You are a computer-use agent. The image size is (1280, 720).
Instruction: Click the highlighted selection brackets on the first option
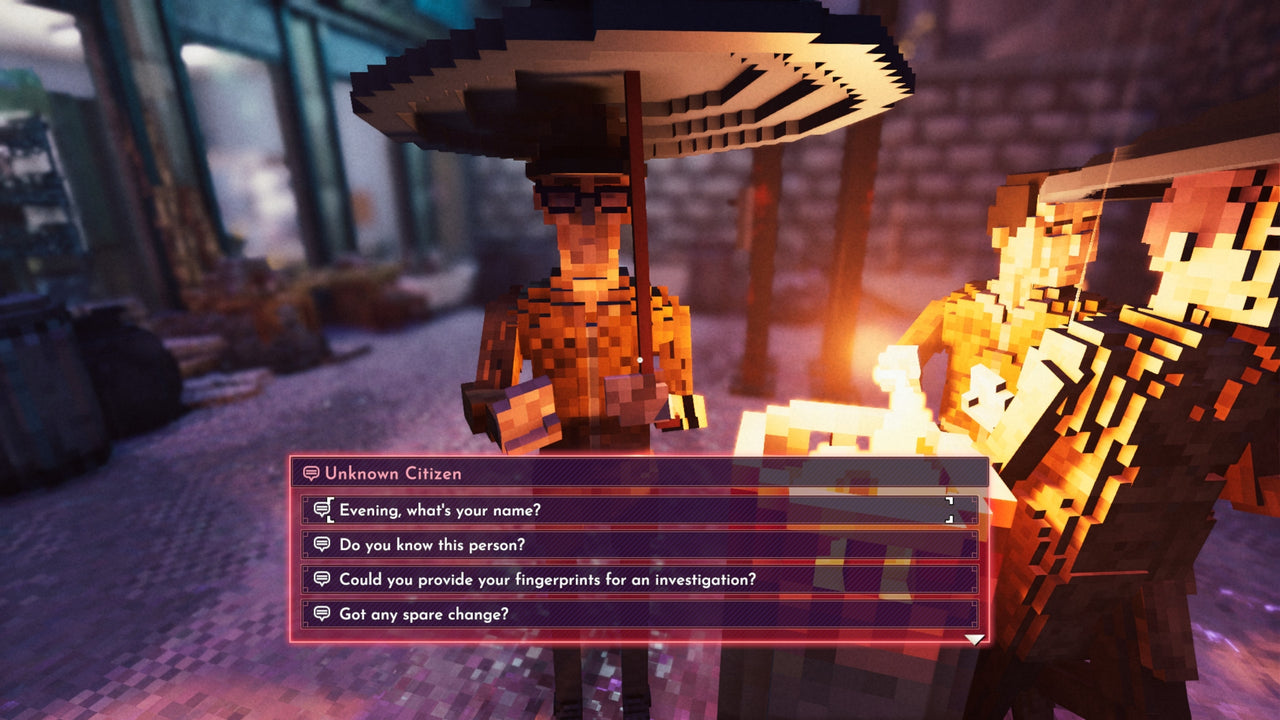click(950, 510)
